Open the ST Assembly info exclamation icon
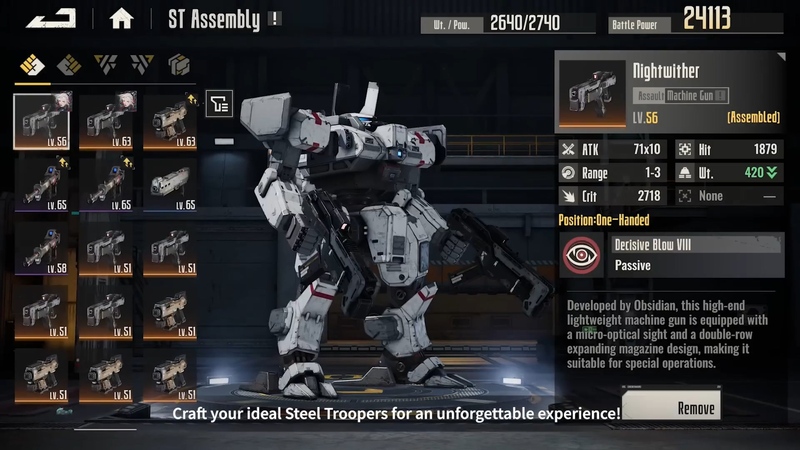 click(x=274, y=18)
